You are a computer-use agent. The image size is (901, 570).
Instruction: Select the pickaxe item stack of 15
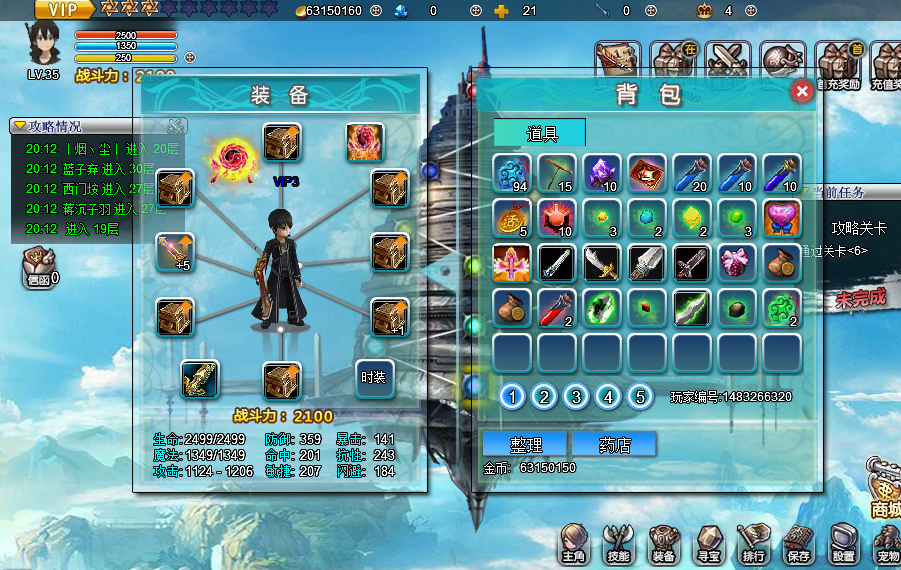click(x=557, y=173)
